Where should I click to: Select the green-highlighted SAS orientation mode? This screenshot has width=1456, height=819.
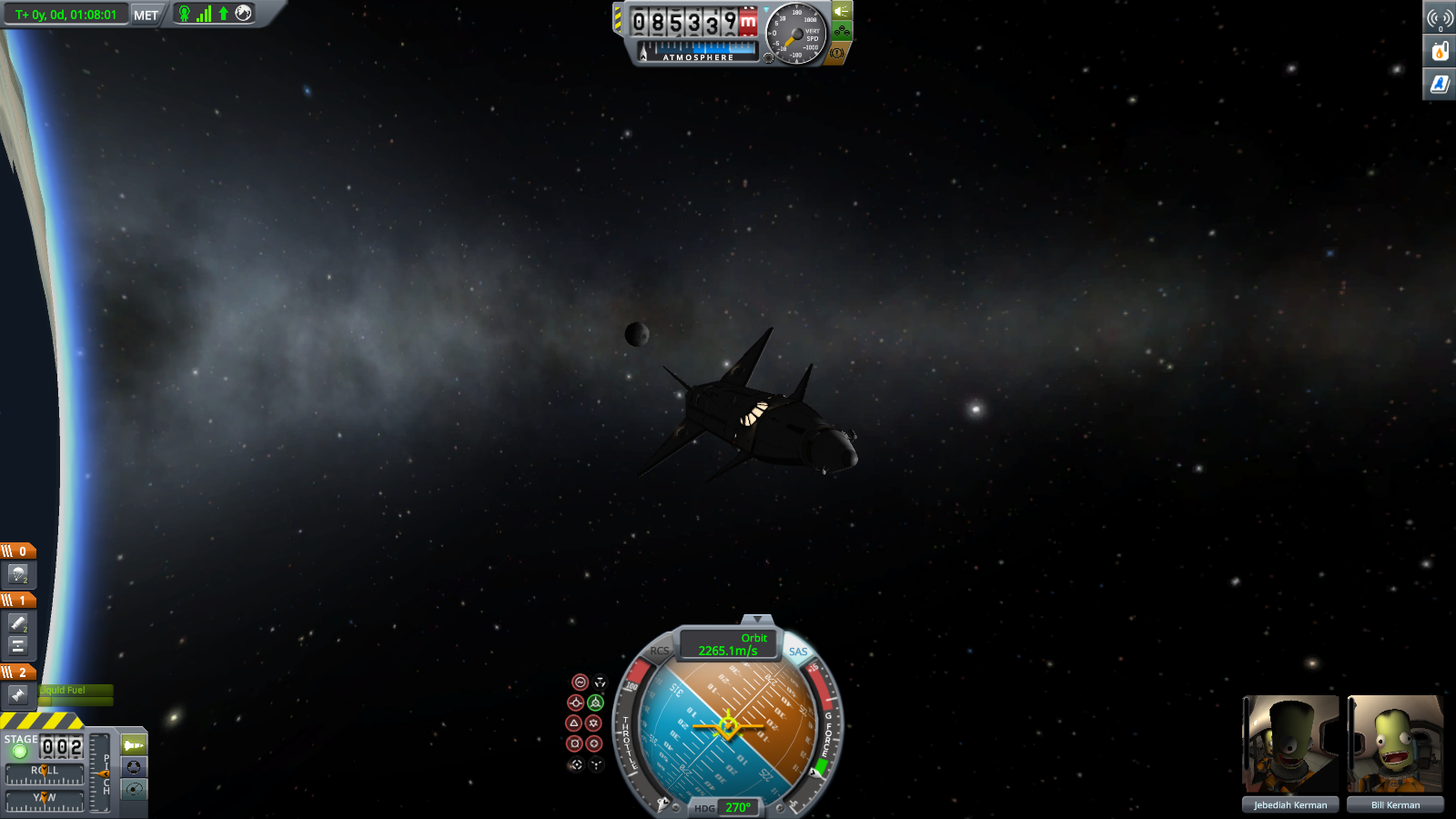point(595,703)
